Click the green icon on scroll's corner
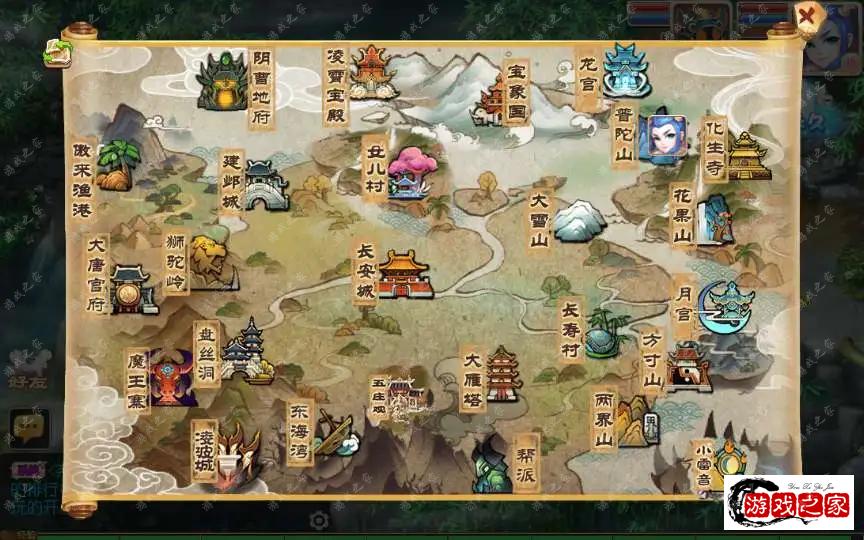Viewport: 864px width, 540px height. click(x=56, y=53)
